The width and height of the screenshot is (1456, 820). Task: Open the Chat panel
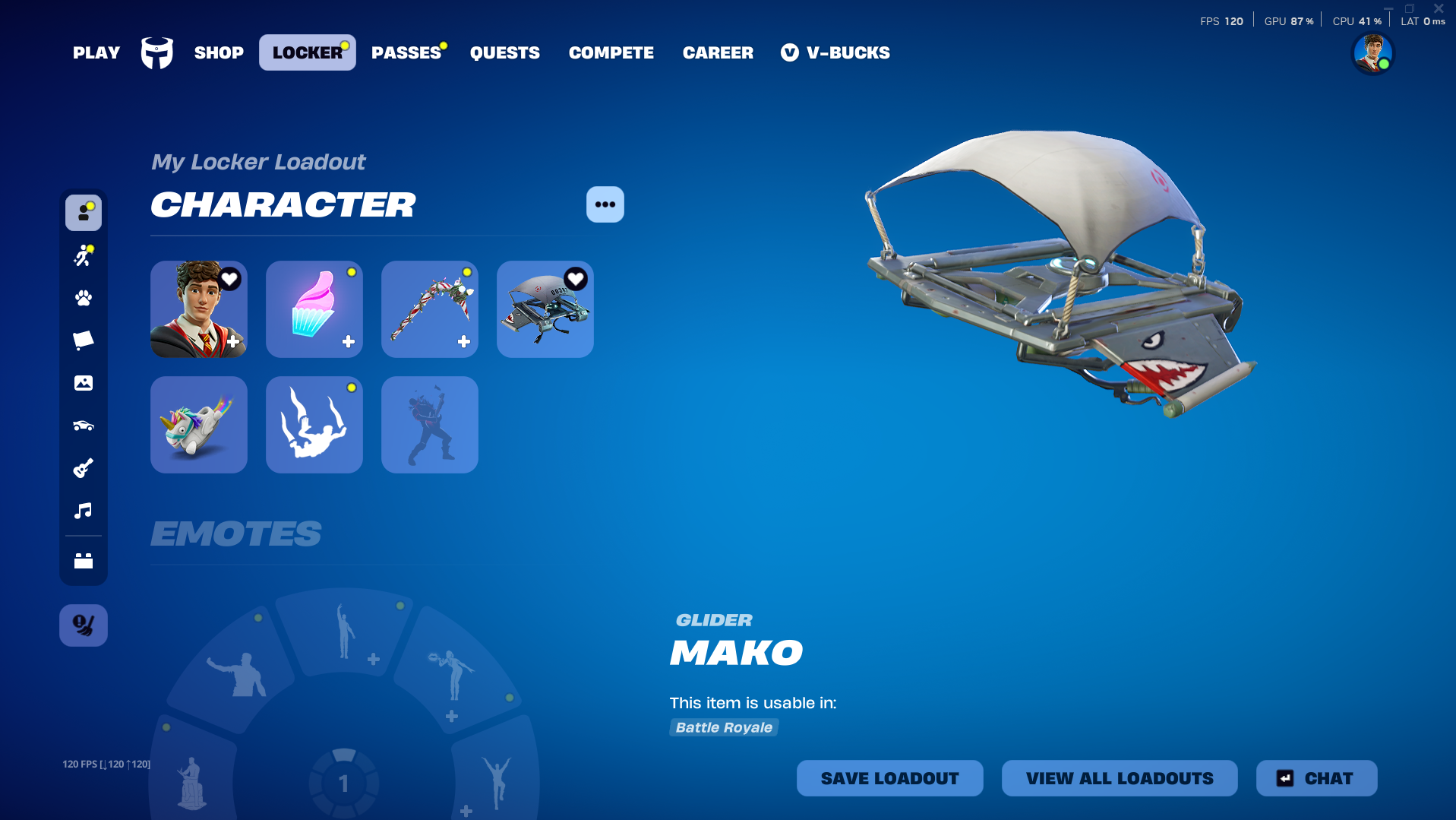[x=1316, y=778]
